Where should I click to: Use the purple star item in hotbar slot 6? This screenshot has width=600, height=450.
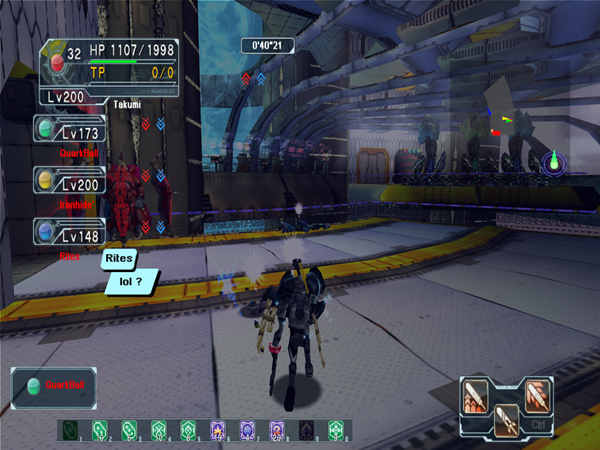click(x=218, y=430)
